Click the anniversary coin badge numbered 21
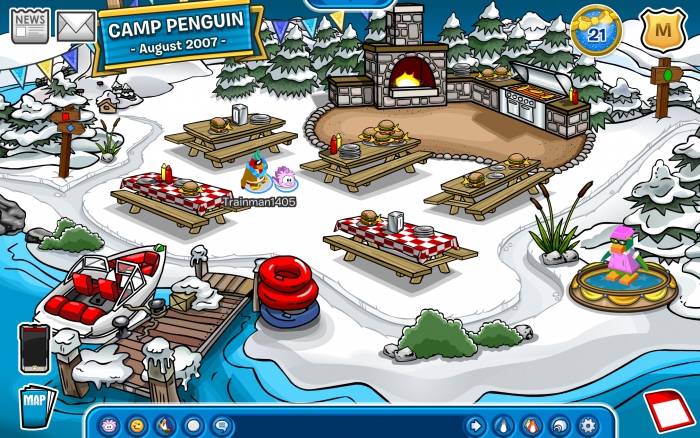 coord(596,32)
